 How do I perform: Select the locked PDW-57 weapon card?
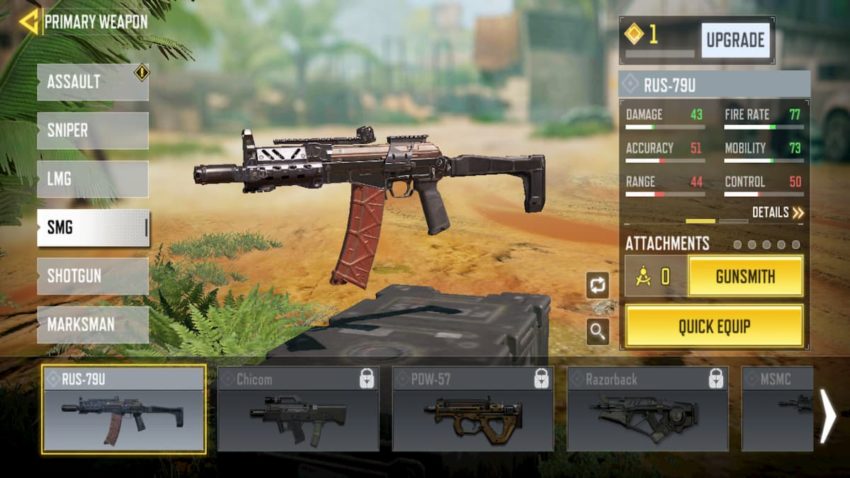473,409
